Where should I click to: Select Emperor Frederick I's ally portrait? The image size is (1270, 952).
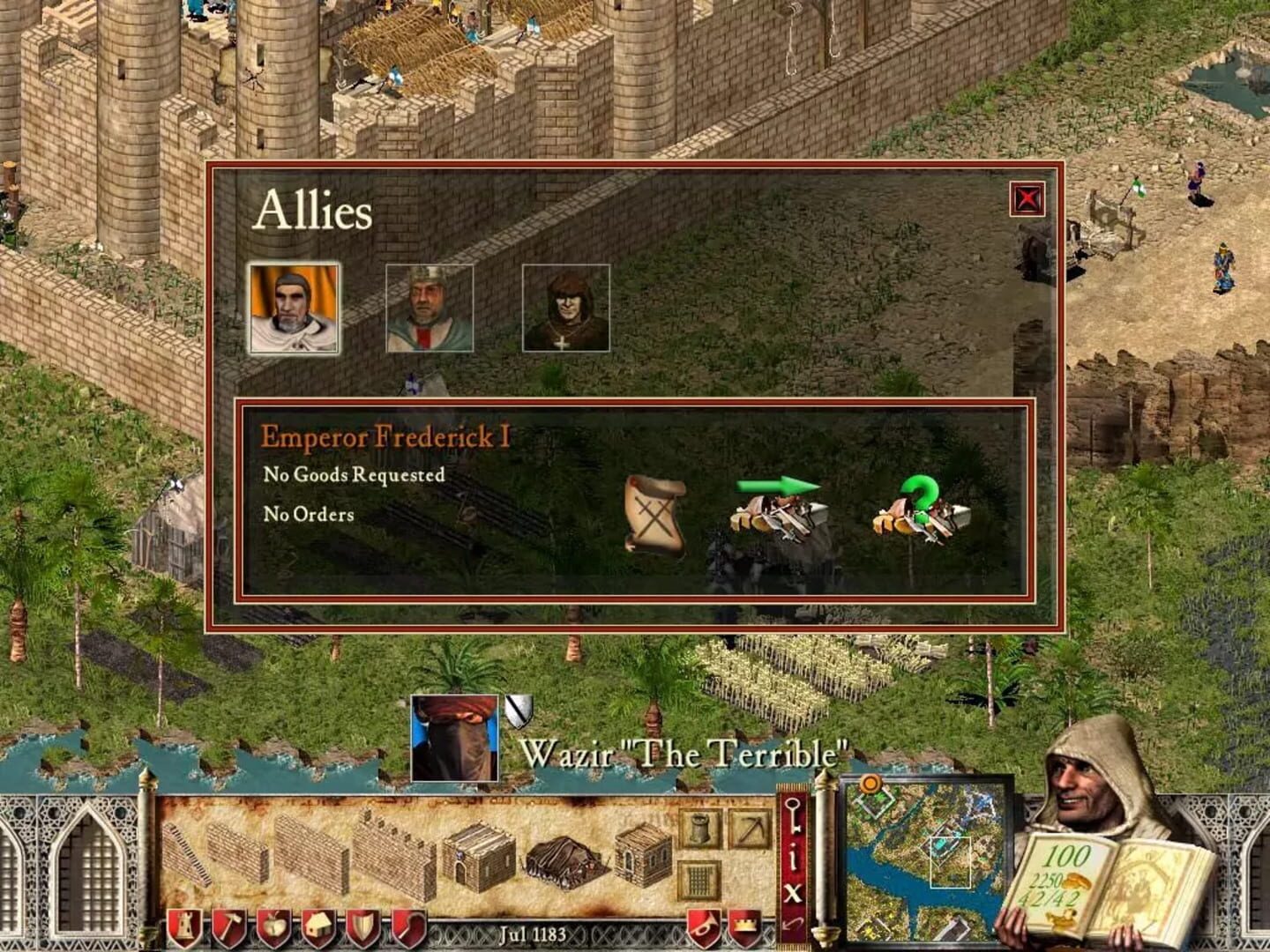(295, 309)
